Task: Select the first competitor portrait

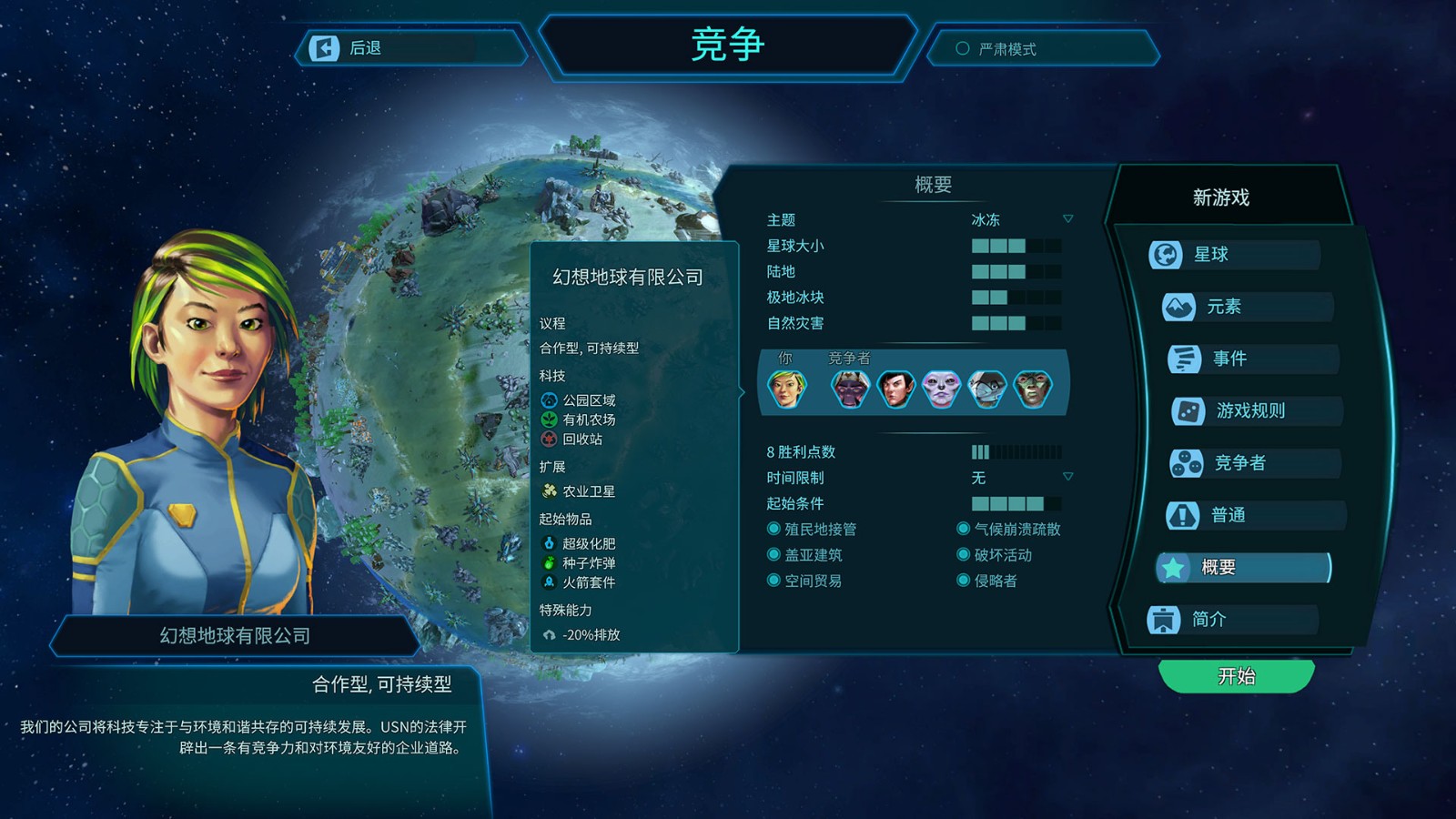Action: [x=851, y=387]
